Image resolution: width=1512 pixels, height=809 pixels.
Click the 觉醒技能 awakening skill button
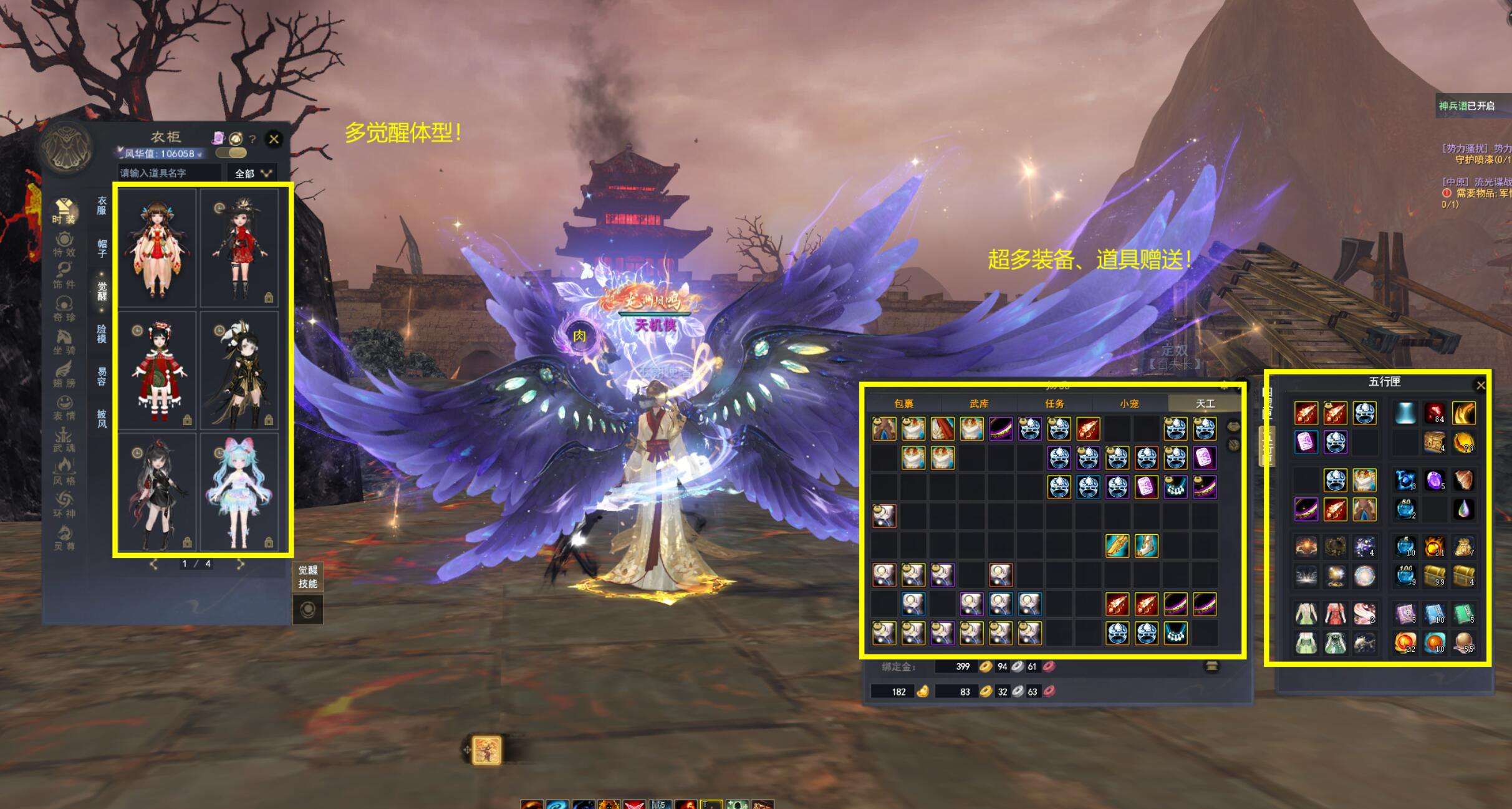(307, 577)
